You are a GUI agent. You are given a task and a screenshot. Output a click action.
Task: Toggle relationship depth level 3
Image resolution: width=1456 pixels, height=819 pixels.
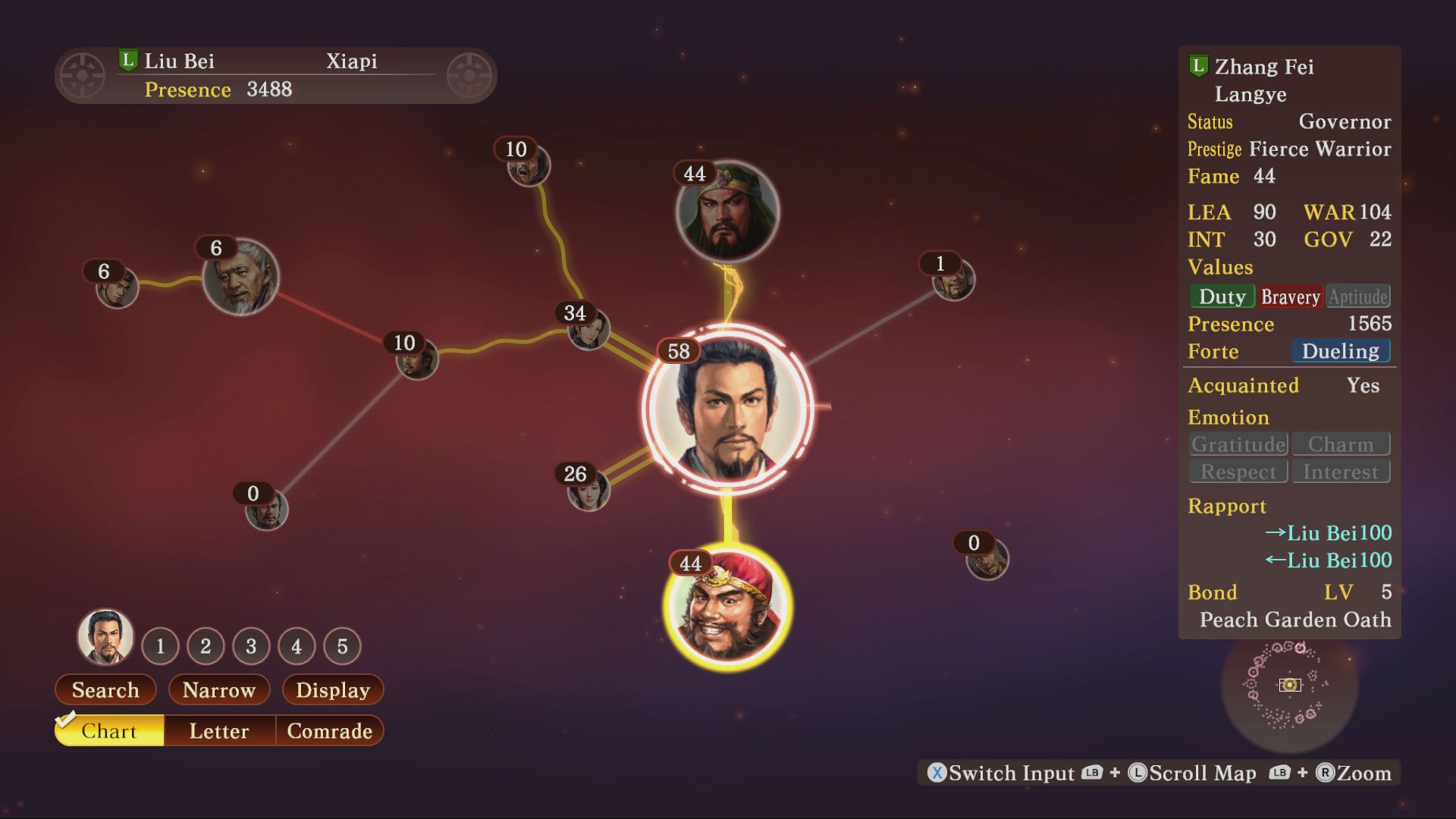click(251, 646)
